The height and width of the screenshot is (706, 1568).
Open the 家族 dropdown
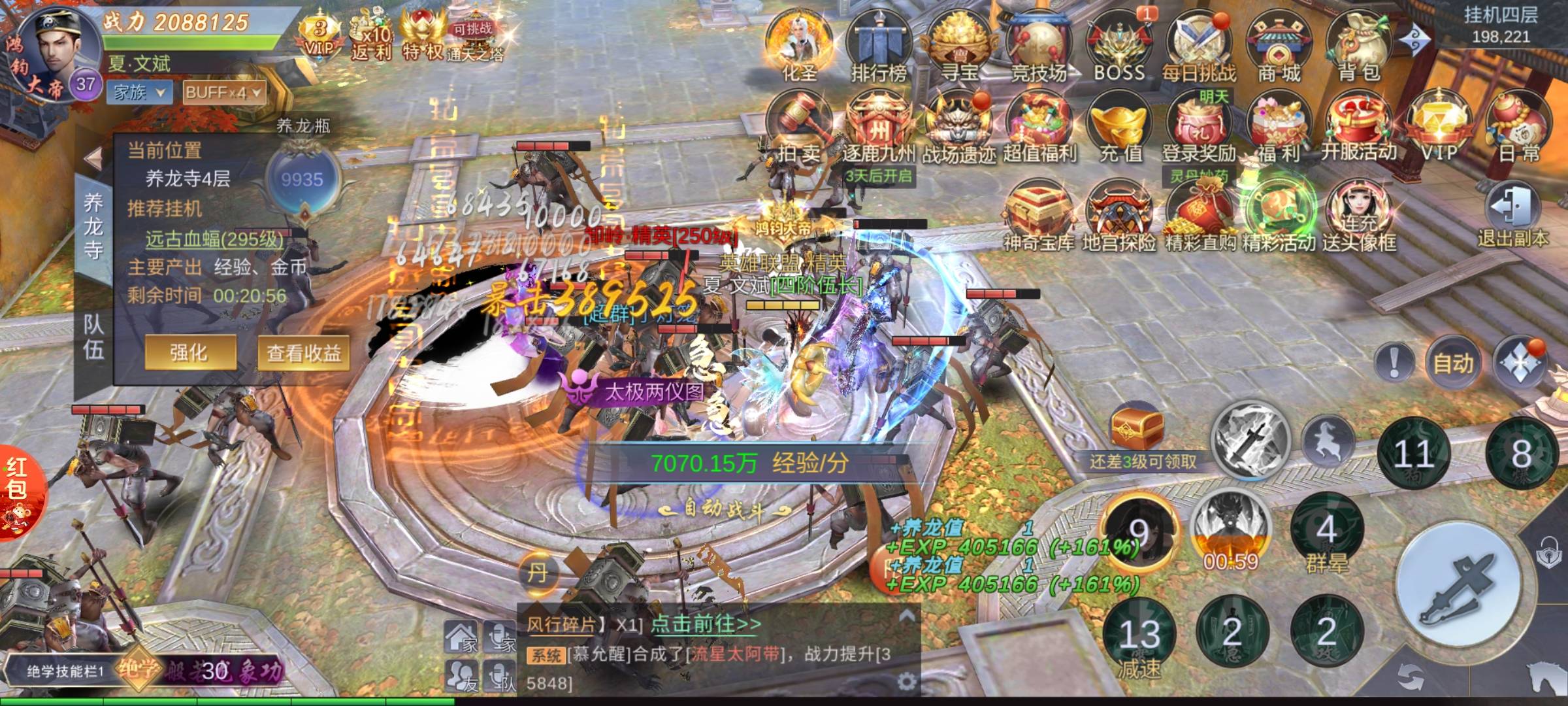point(139,92)
